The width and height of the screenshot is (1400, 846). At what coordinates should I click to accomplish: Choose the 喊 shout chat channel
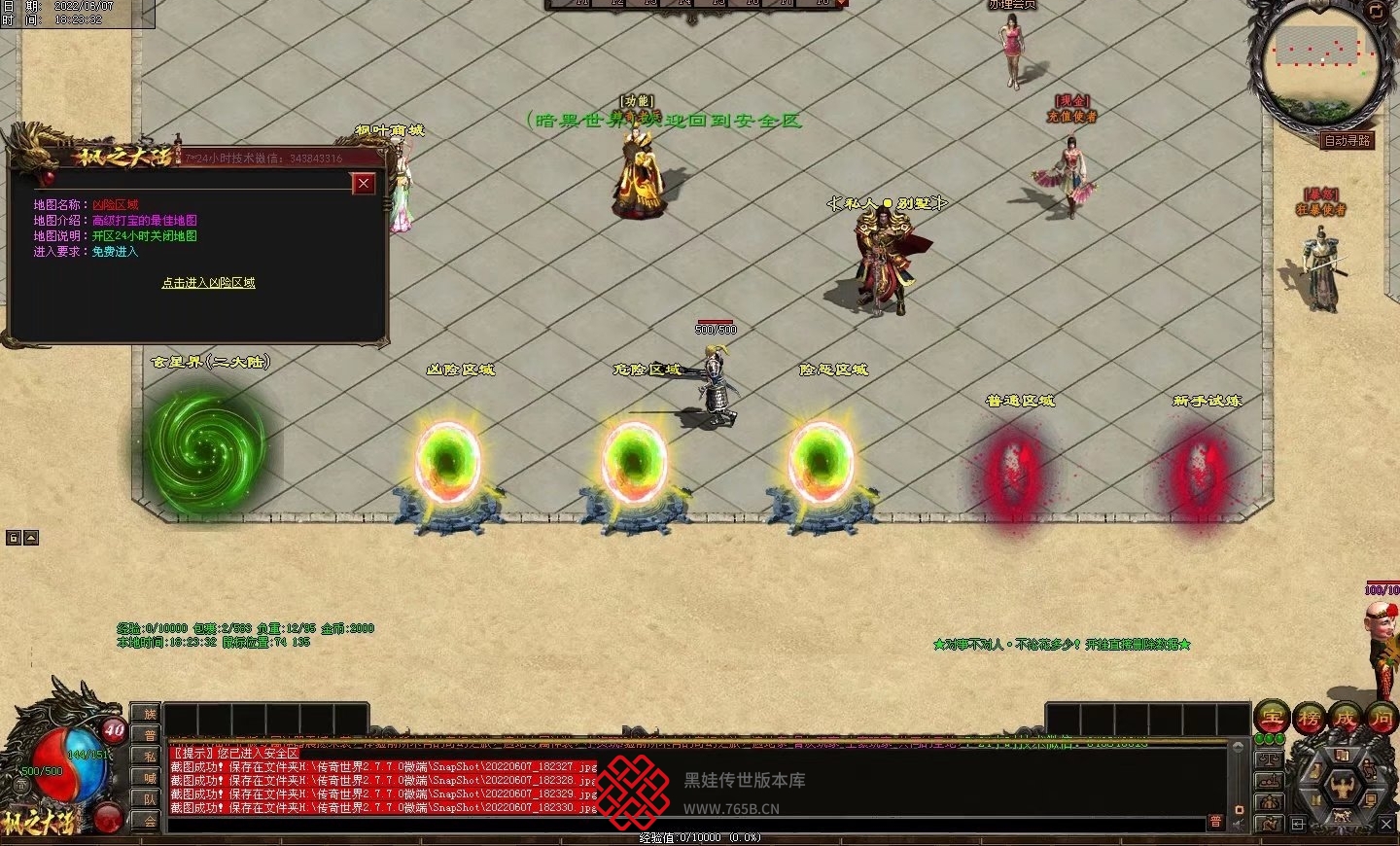click(150, 778)
